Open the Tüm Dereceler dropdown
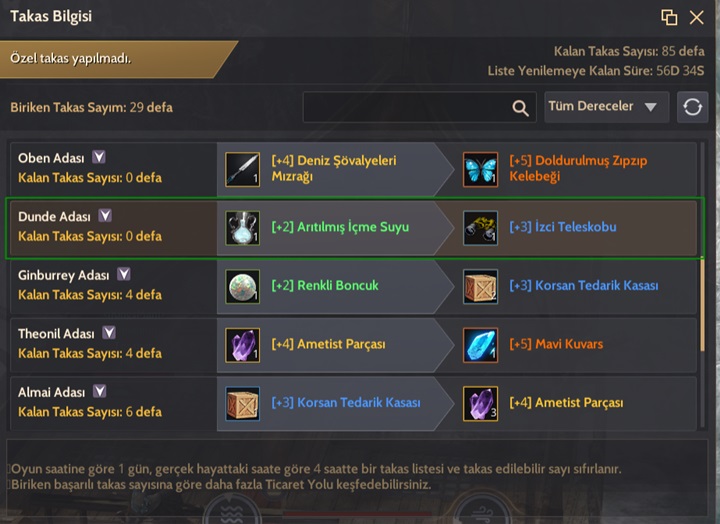Screen dimensions: 720x524 pyautogui.click(x=607, y=107)
